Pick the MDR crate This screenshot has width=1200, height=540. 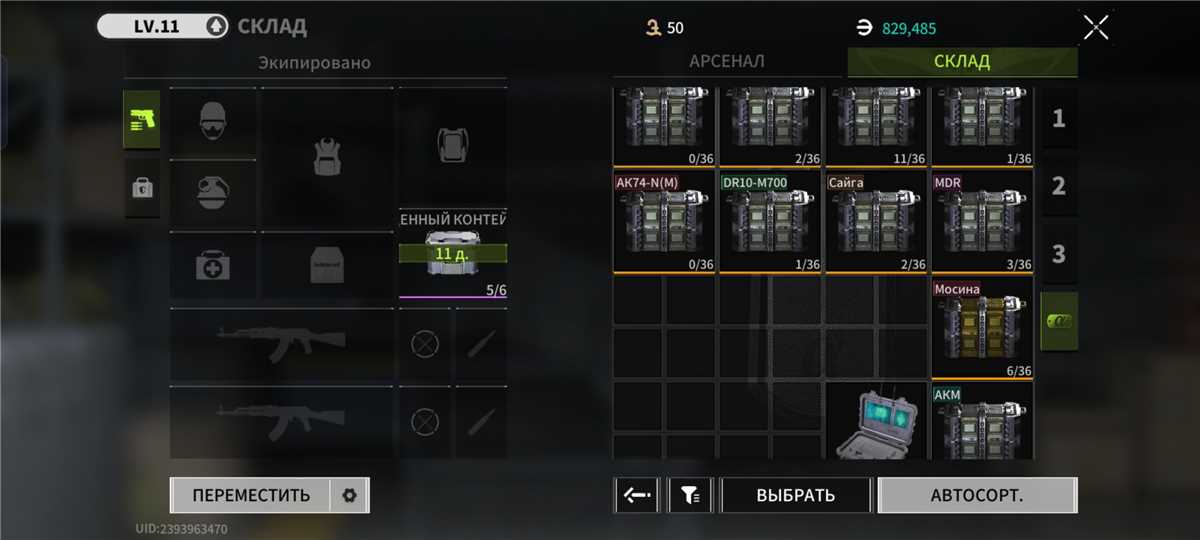(982, 222)
